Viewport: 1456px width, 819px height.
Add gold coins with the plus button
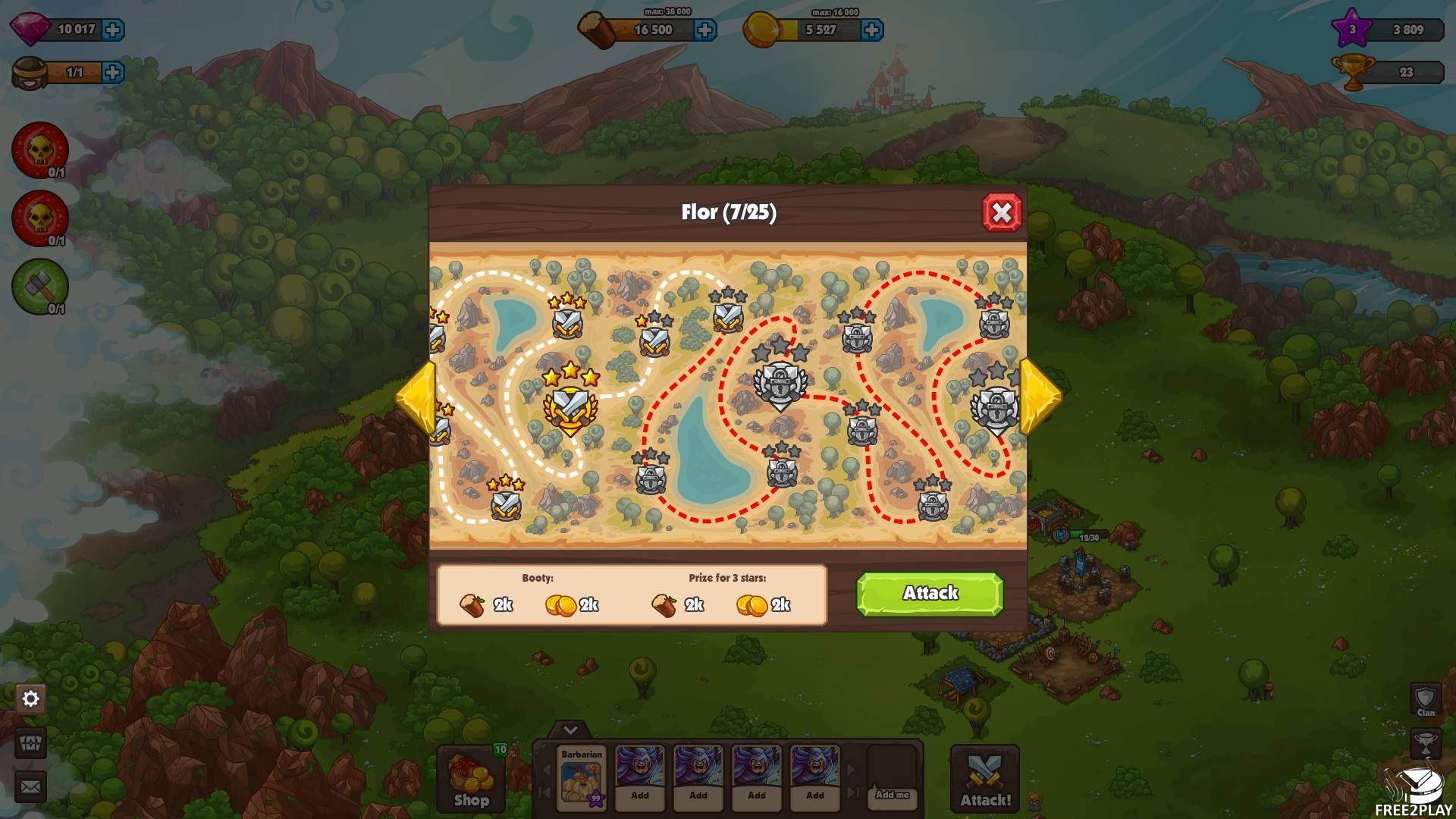tap(872, 30)
